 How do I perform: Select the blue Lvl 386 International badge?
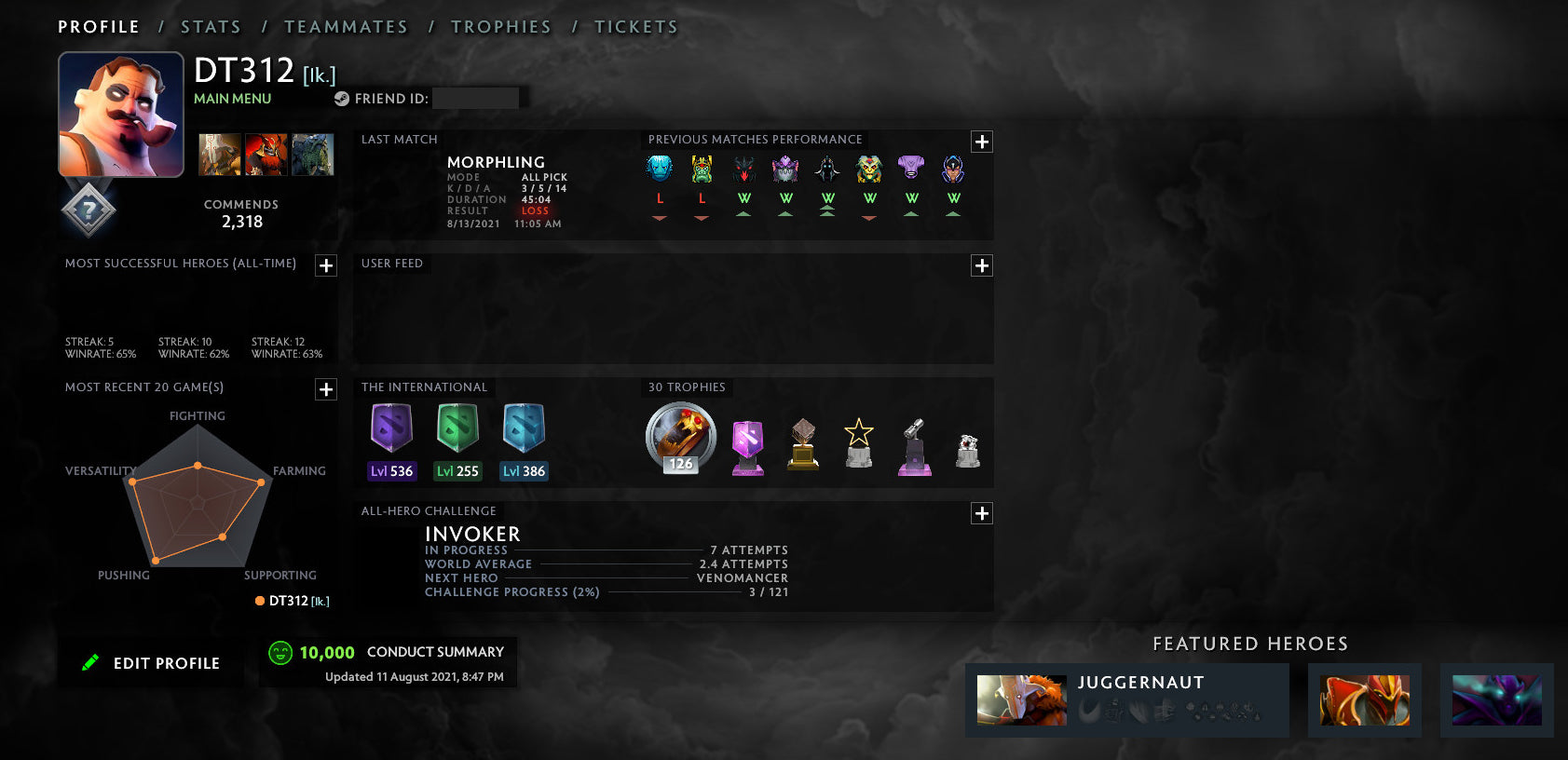tap(524, 433)
